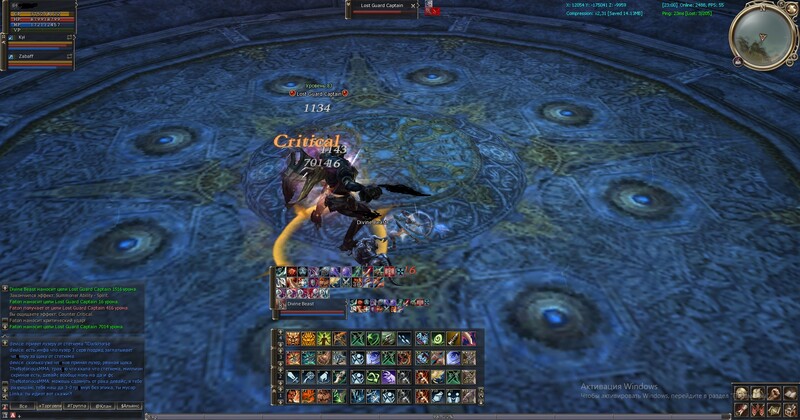
Task: Open the #Группа chat tab
Action: 76,407
